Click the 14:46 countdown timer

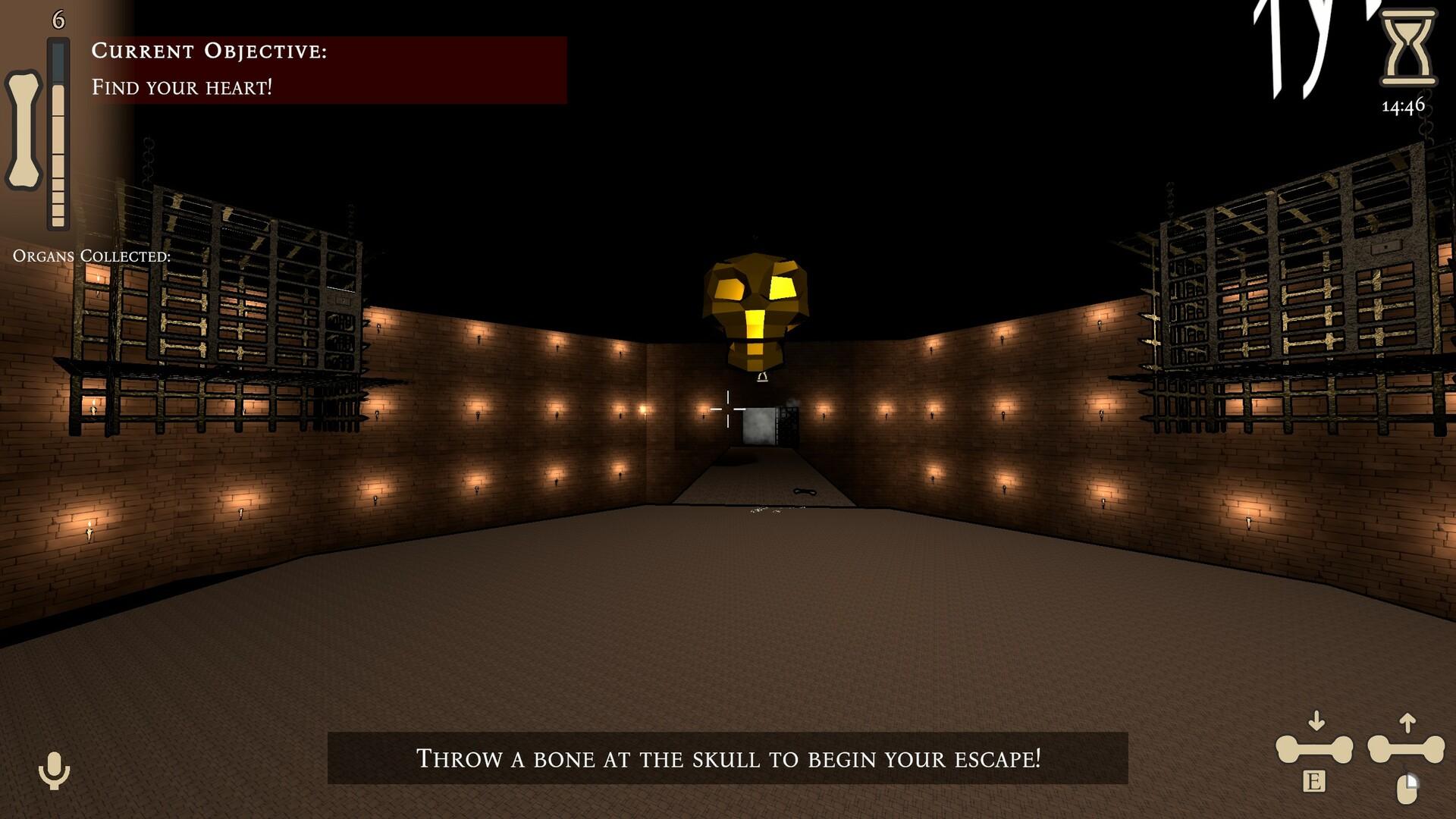[x=1403, y=108]
